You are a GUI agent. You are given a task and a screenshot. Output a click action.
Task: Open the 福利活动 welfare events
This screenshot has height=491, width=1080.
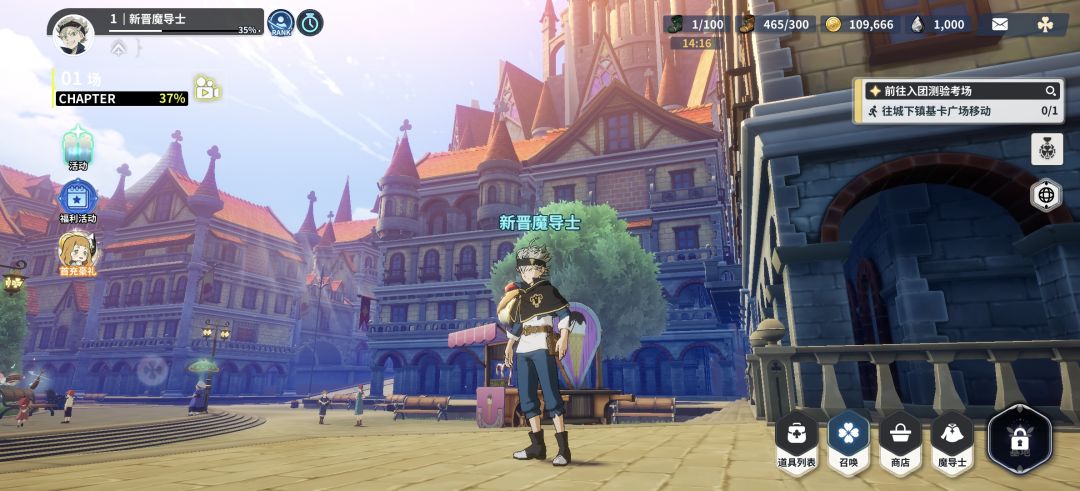pos(78,200)
